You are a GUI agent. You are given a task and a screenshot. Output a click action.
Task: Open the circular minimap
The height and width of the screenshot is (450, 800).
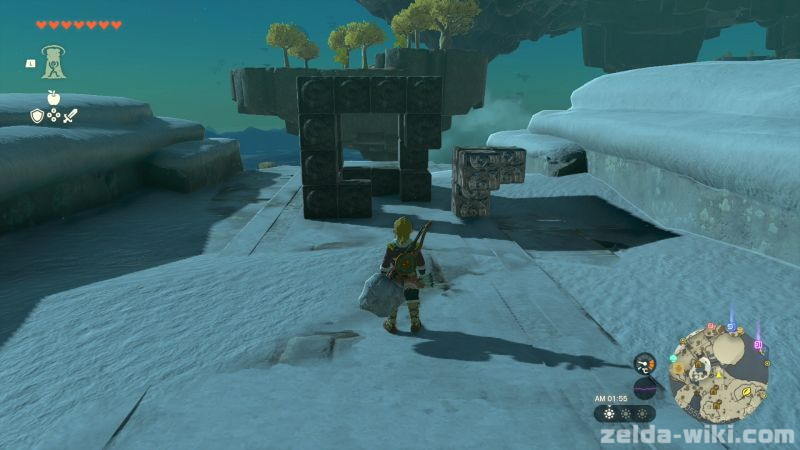click(720, 373)
